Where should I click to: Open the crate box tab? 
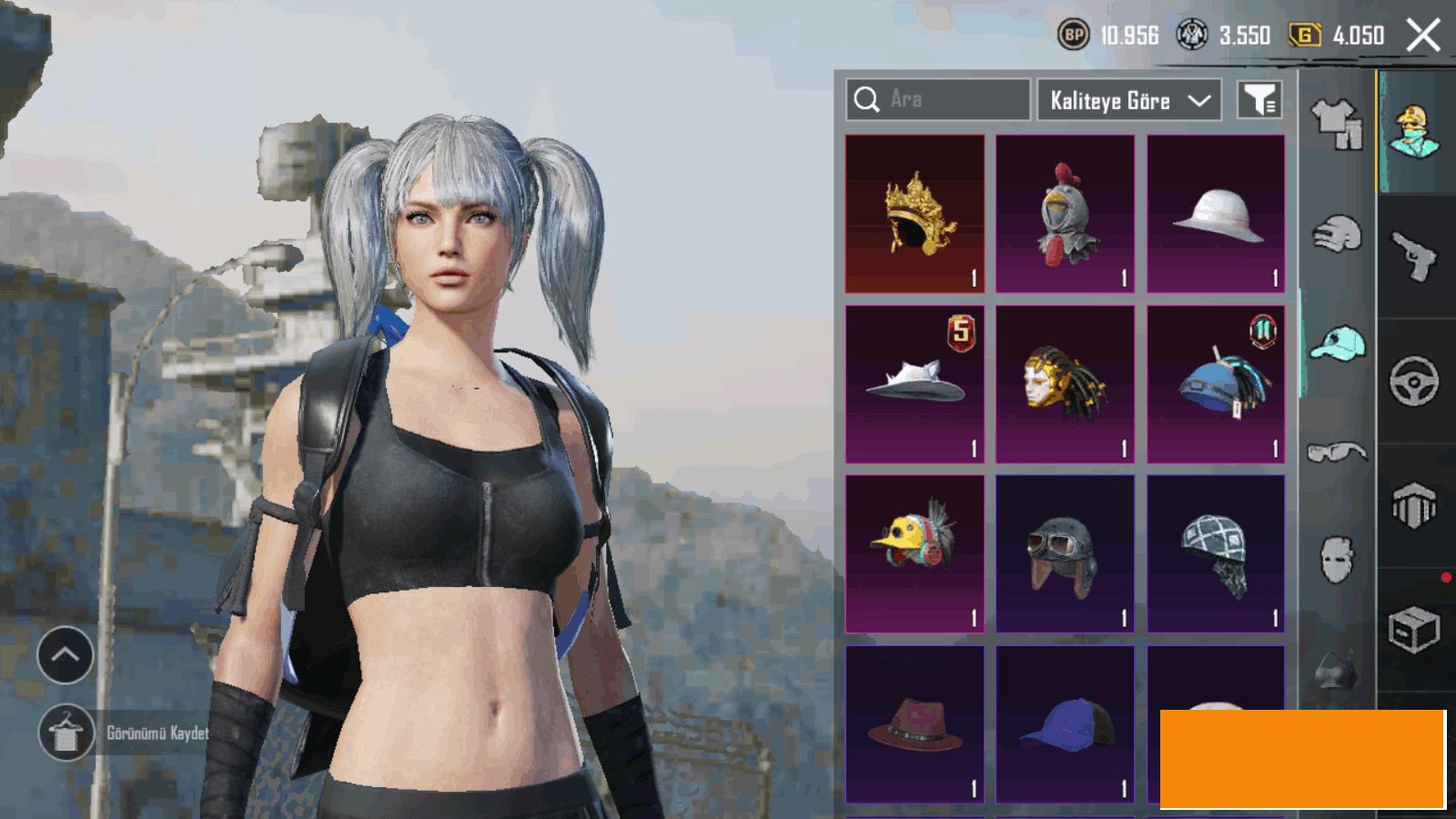(x=1414, y=630)
